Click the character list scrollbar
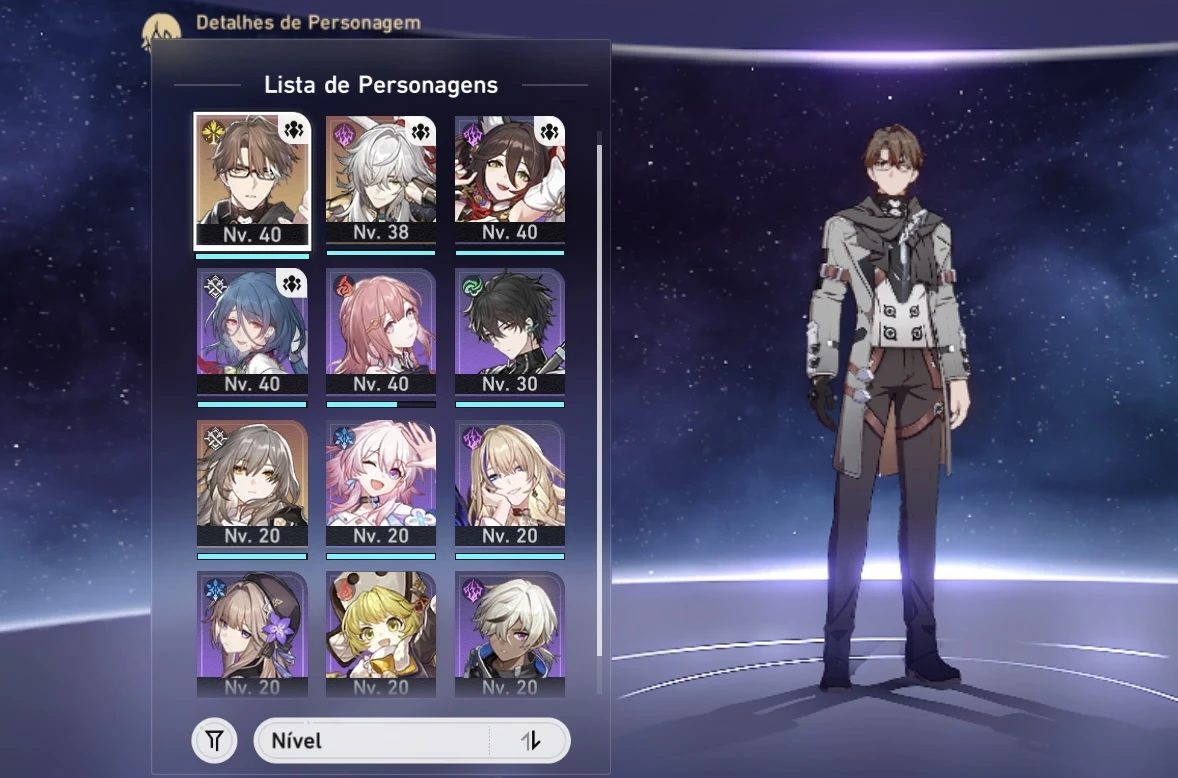 (x=599, y=400)
